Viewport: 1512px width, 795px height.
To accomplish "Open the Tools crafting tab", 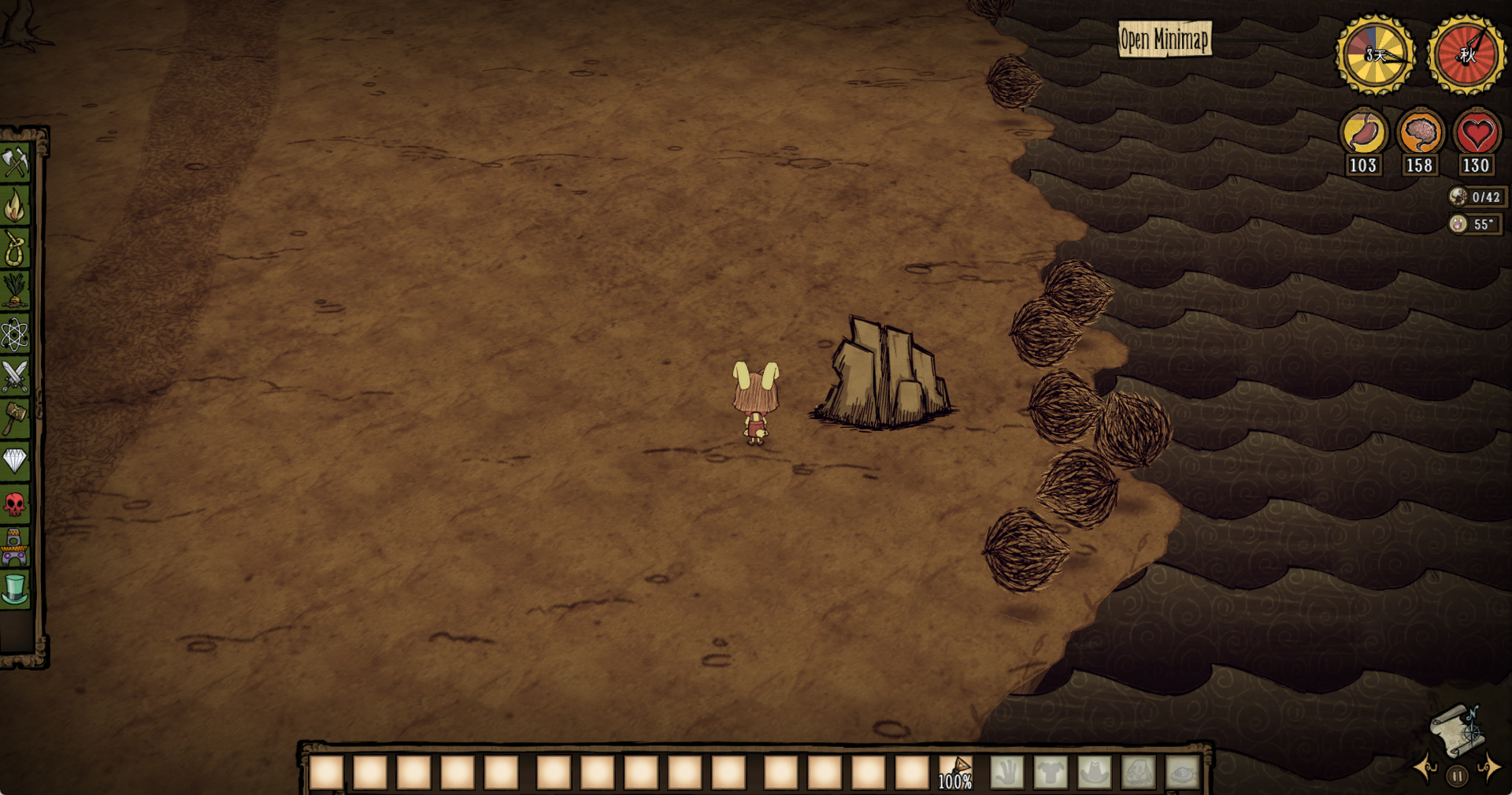I will 15,162.
